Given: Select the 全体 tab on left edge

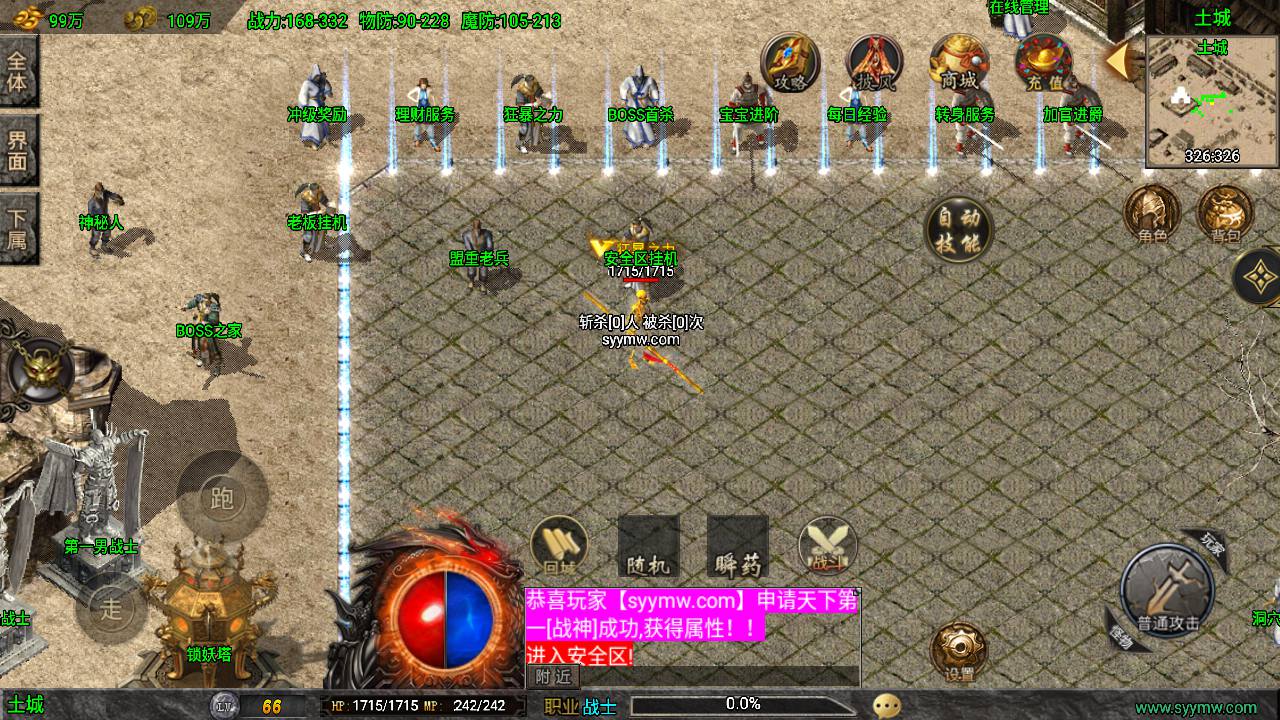Looking at the screenshot, I should click(18, 70).
